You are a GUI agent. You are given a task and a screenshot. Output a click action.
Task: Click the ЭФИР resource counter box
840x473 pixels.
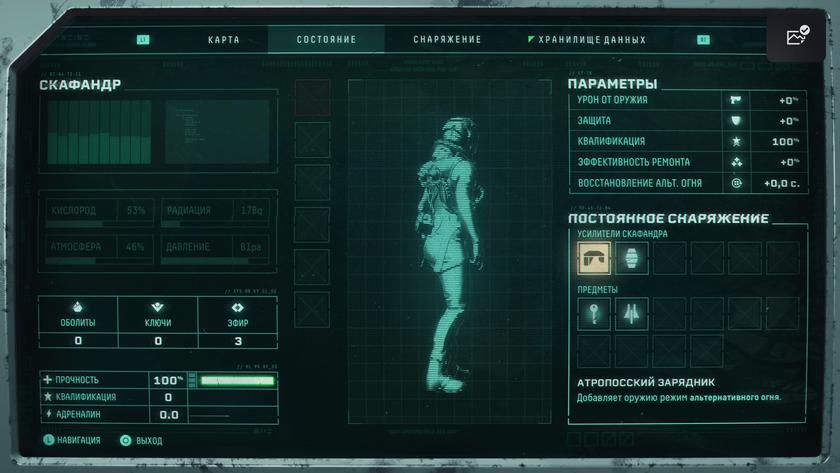pos(237,323)
